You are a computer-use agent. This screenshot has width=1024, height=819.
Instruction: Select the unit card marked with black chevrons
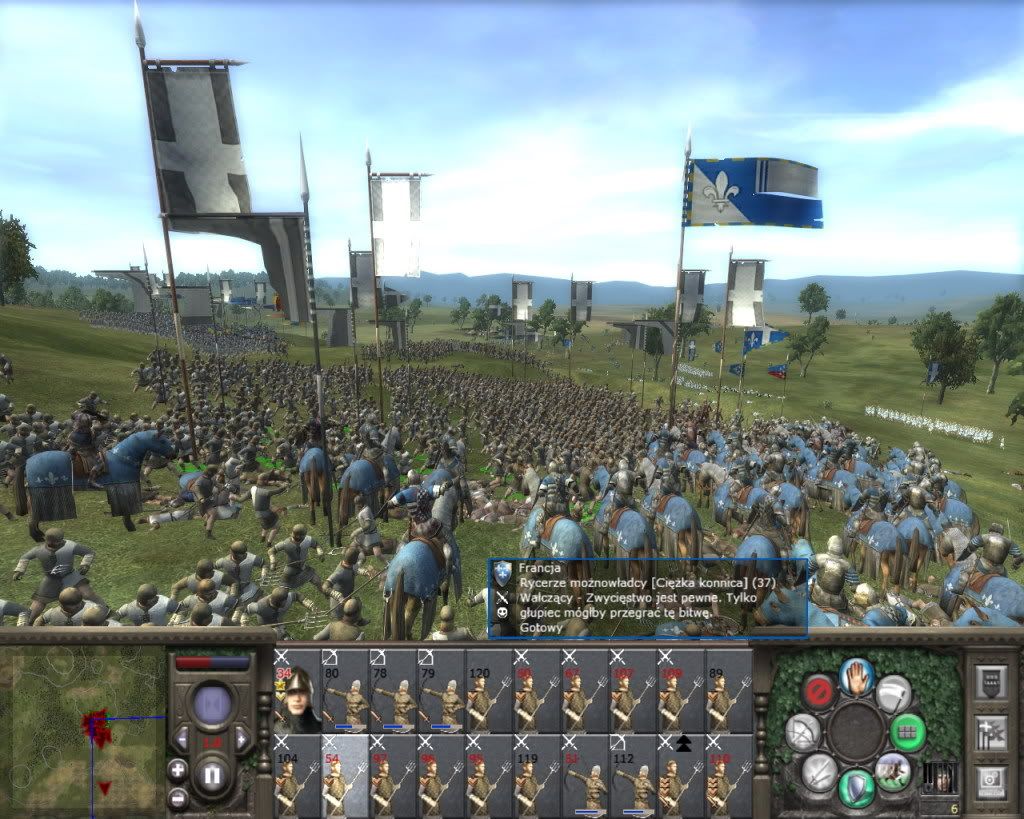(x=681, y=775)
